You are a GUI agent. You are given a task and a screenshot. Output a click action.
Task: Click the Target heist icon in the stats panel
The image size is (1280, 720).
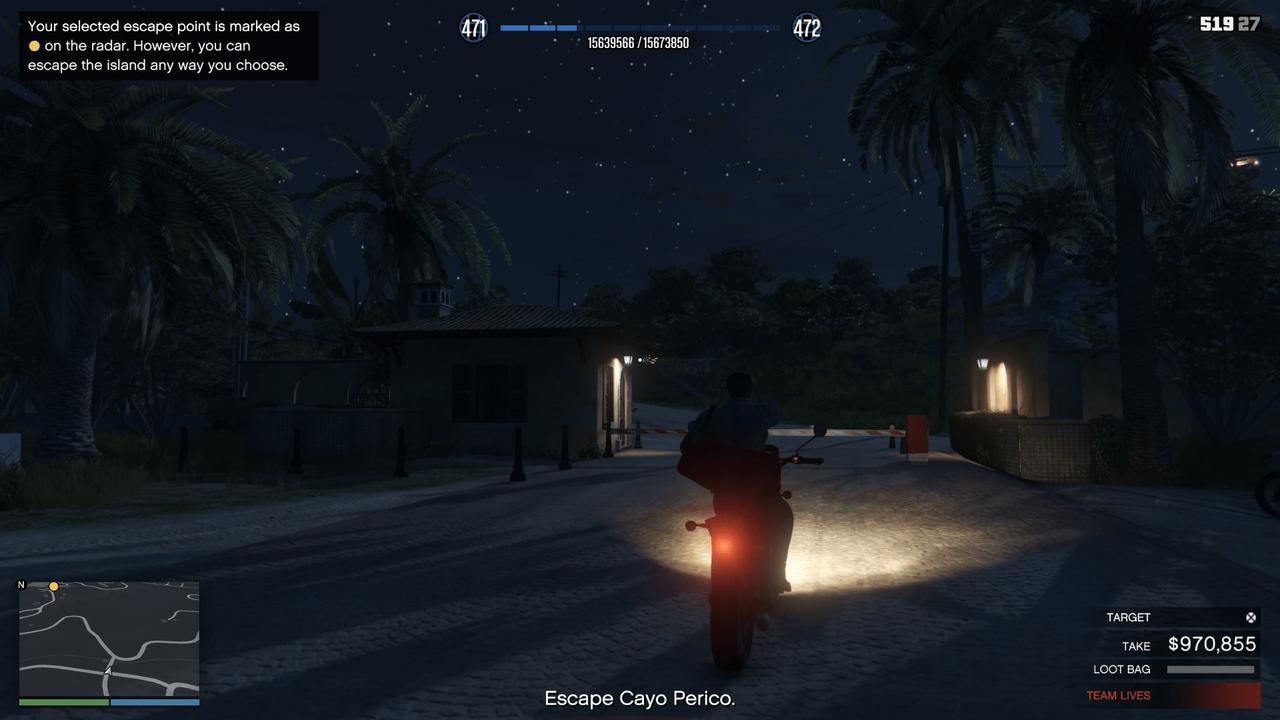tap(1250, 617)
